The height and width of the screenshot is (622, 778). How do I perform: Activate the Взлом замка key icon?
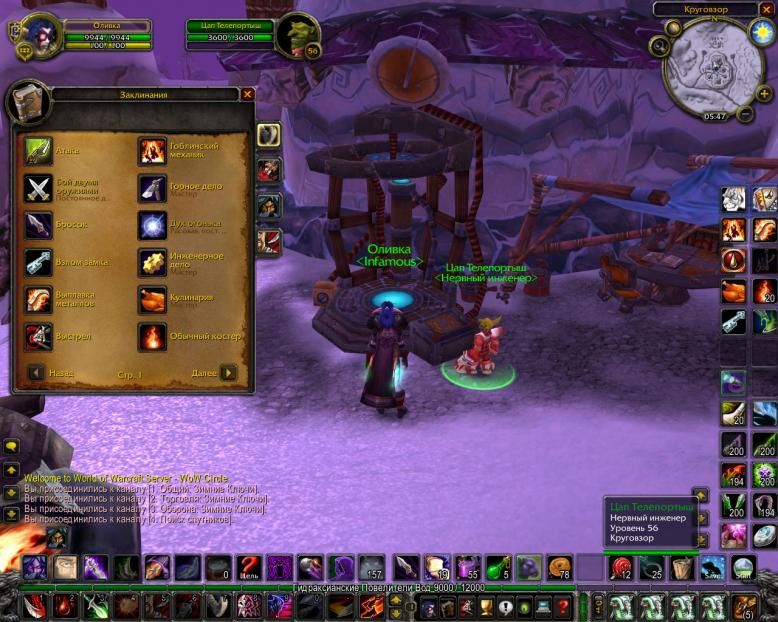click(39, 262)
